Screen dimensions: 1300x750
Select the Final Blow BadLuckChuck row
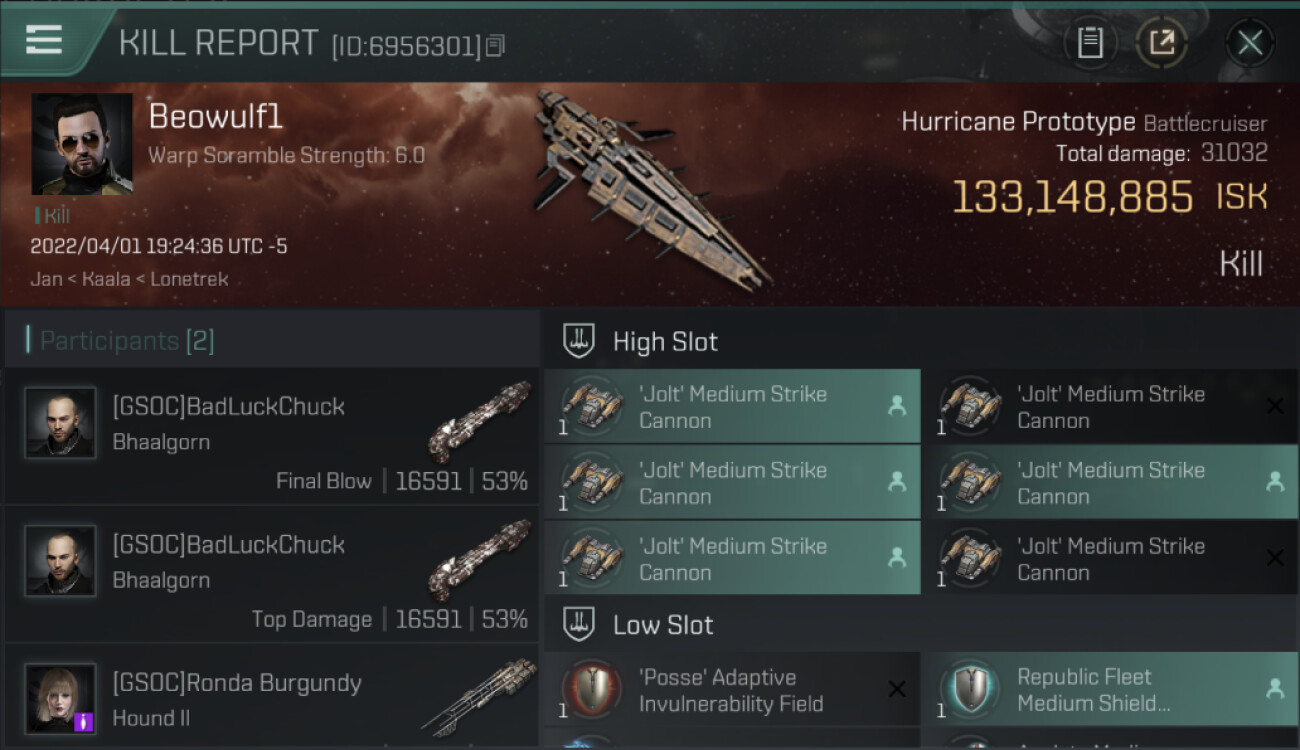tap(272, 437)
